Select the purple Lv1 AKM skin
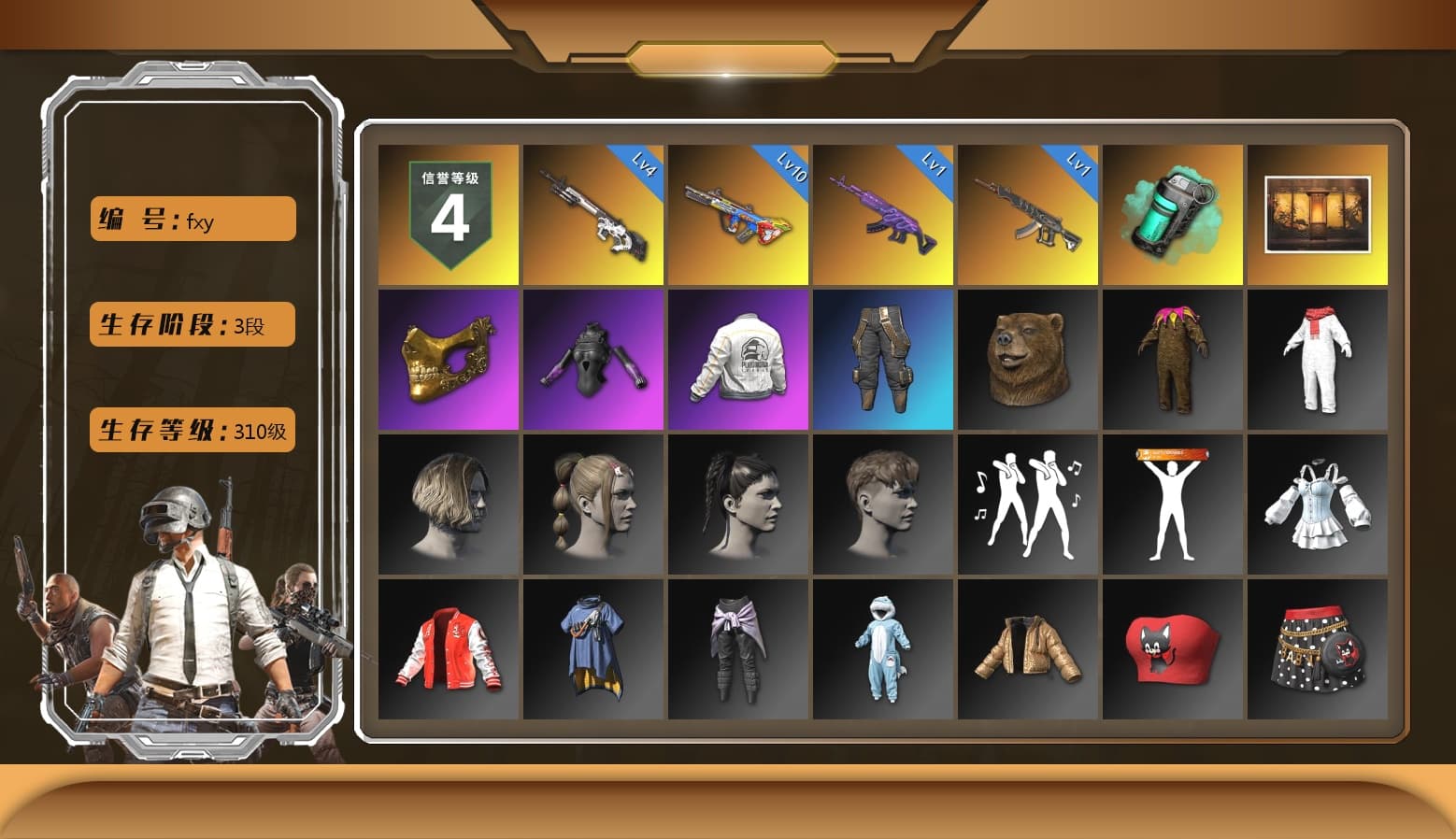The image size is (1456, 839). pyautogui.click(x=883, y=215)
